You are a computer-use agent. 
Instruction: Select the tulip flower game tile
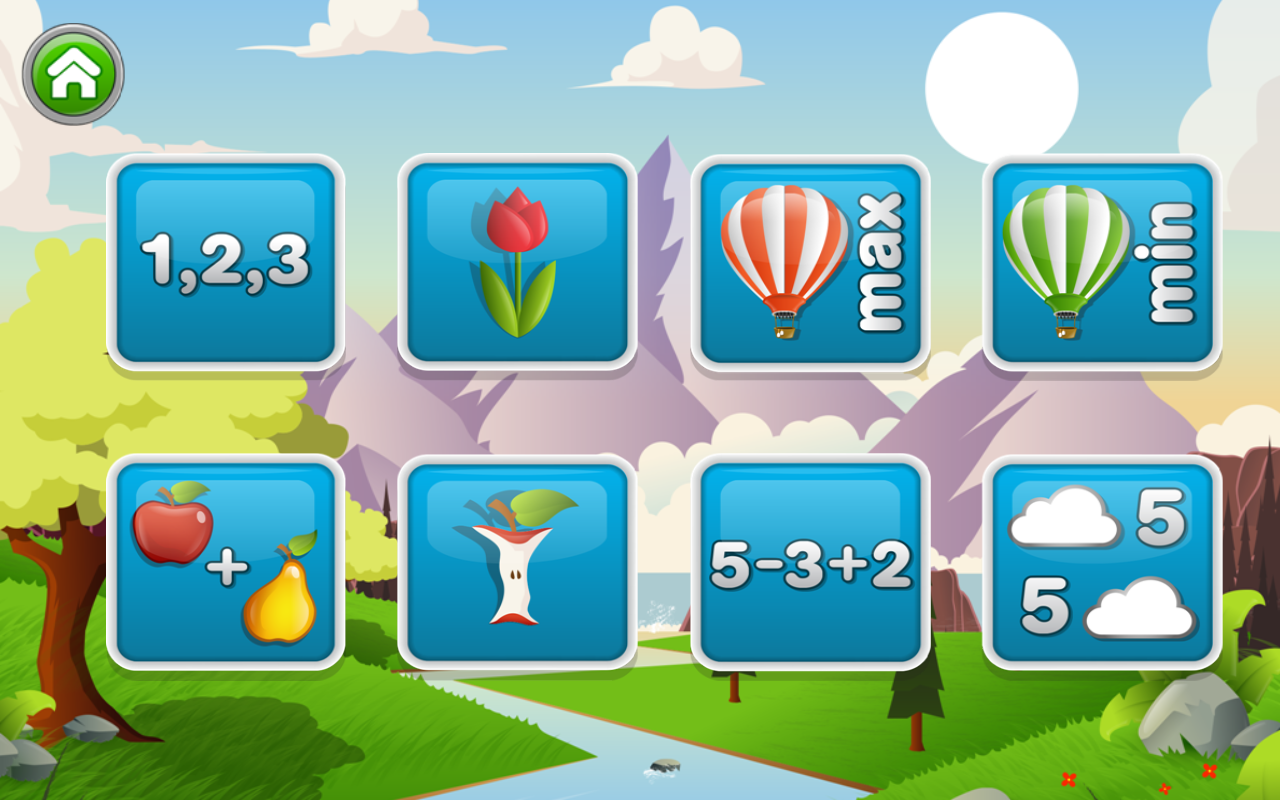[518, 263]
